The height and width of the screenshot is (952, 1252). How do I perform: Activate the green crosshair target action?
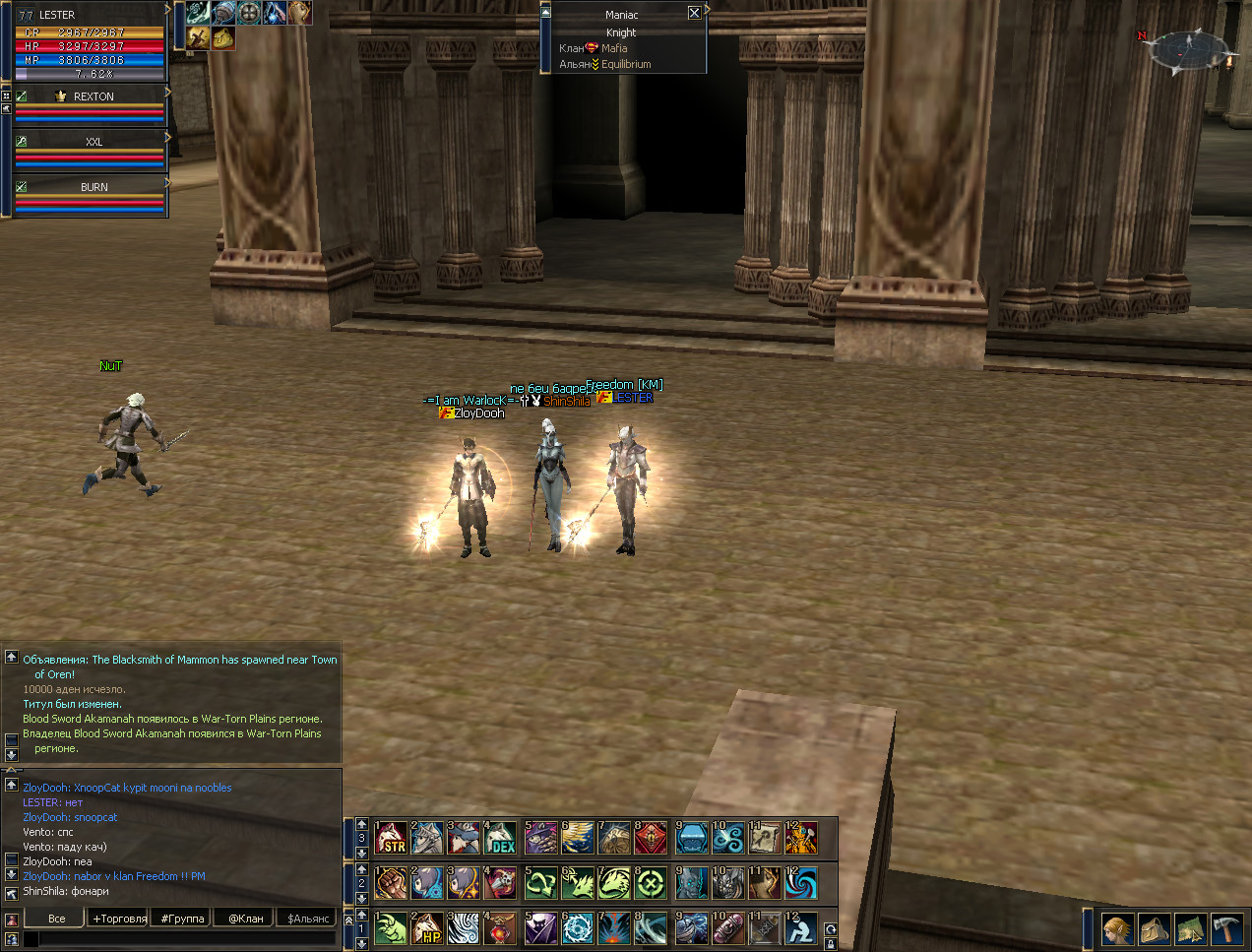(x=650, y=883)
